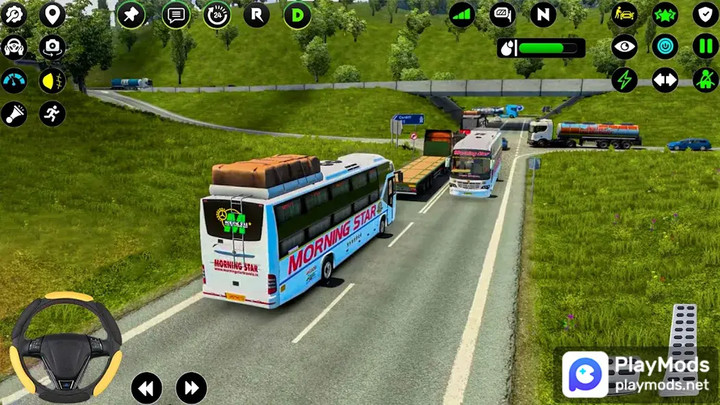Viewport: 720px width, 405px height.
Task: Shift to N neutral gear
Action: click(x=543, y=14)
